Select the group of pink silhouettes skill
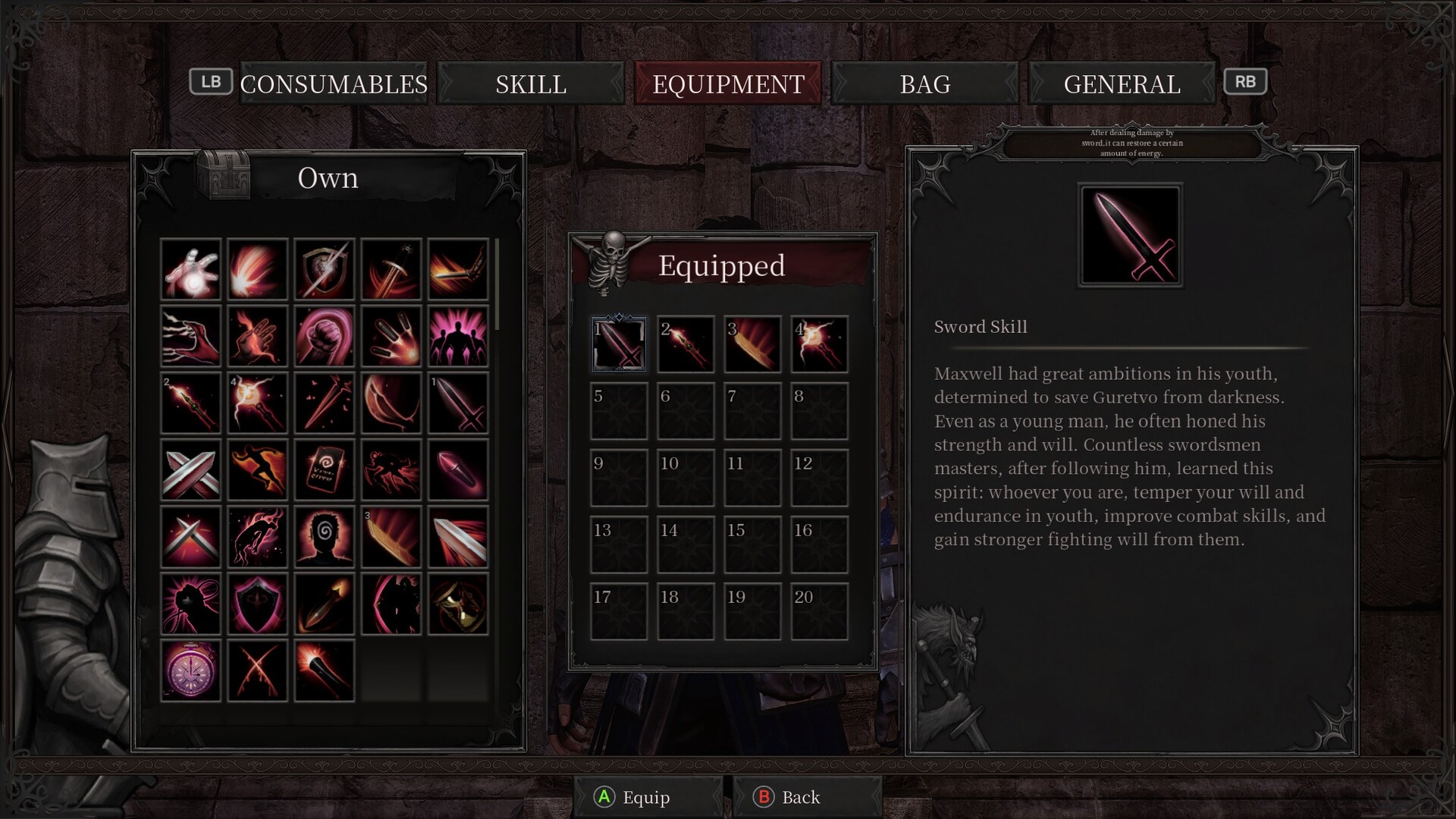The image size is (1456, 819). point(457,336)
